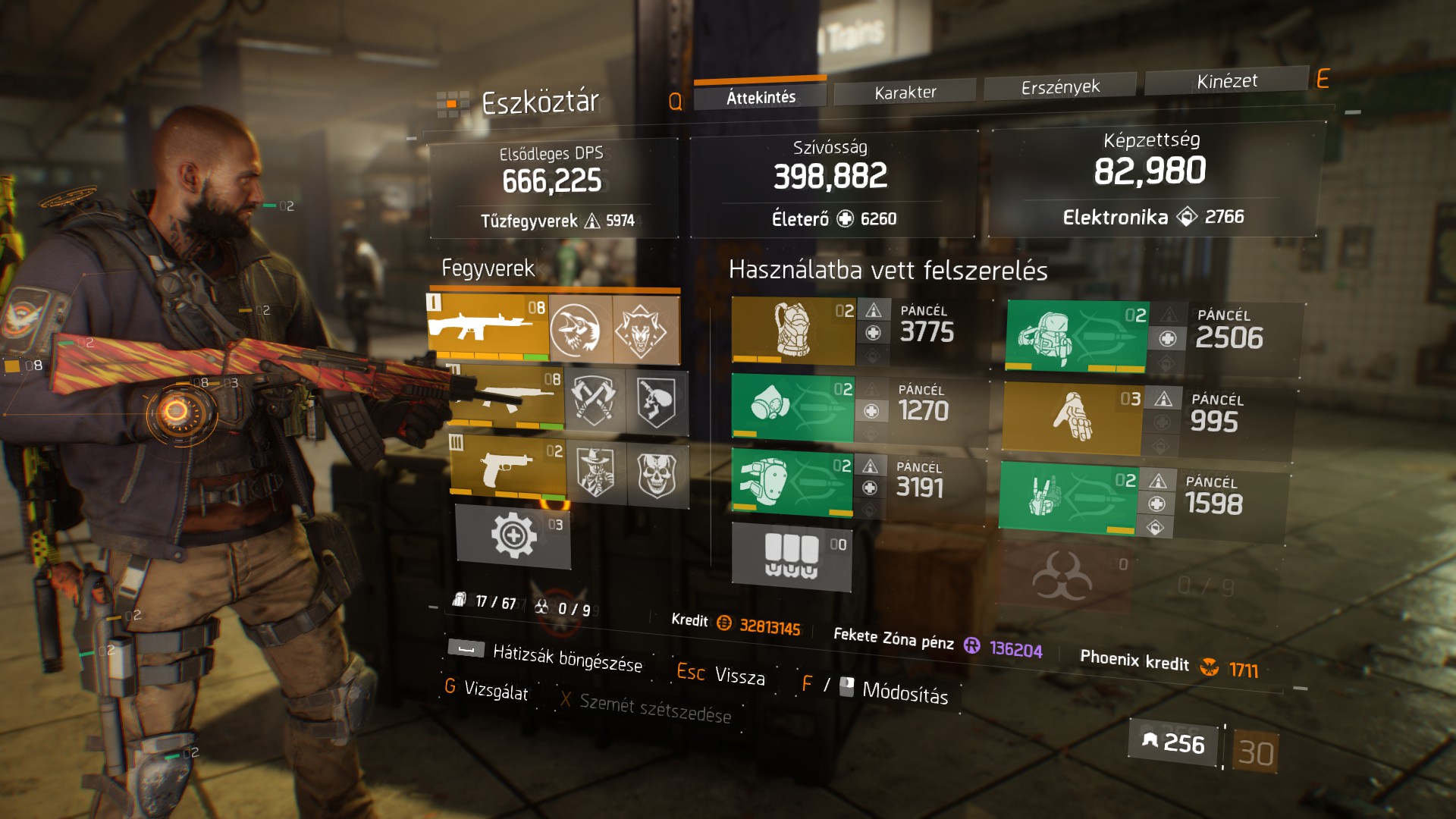Select the Erszények tab
The image size is (1456, 819).
pos(1059,87)
